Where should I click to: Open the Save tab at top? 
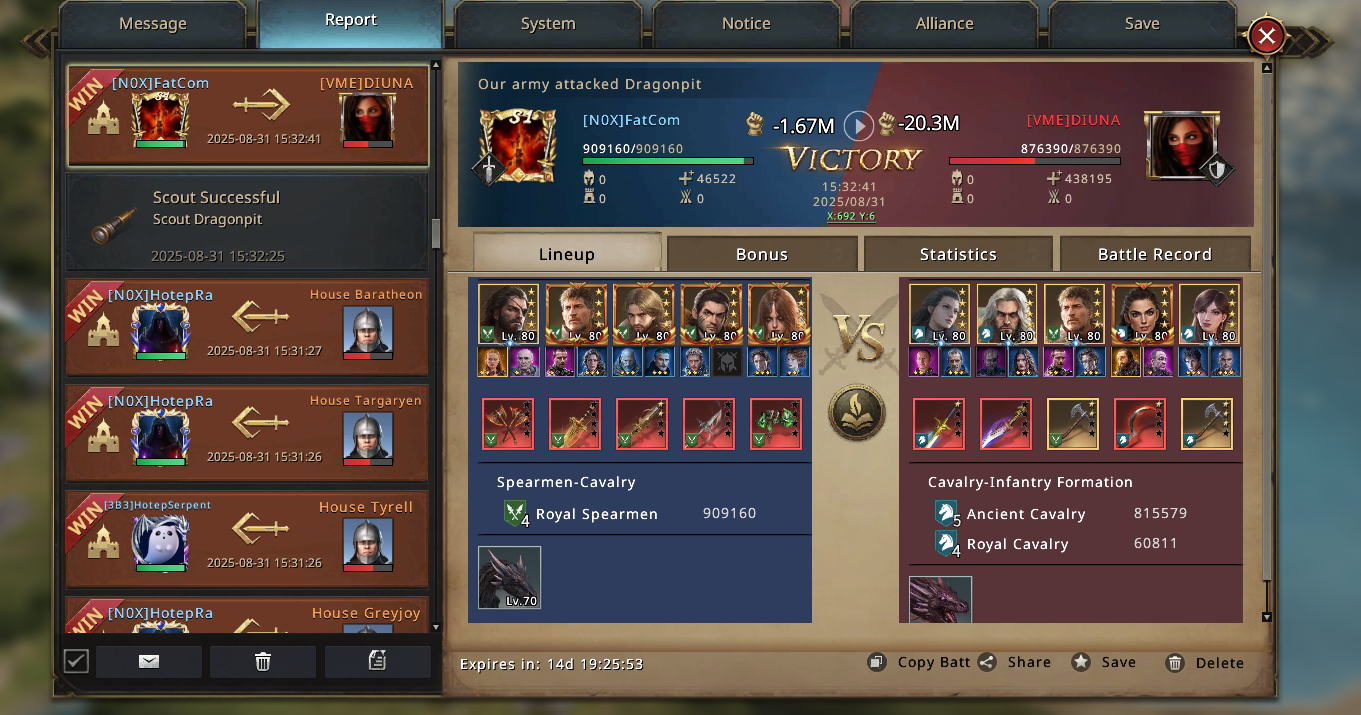[x=1142, y=24]
